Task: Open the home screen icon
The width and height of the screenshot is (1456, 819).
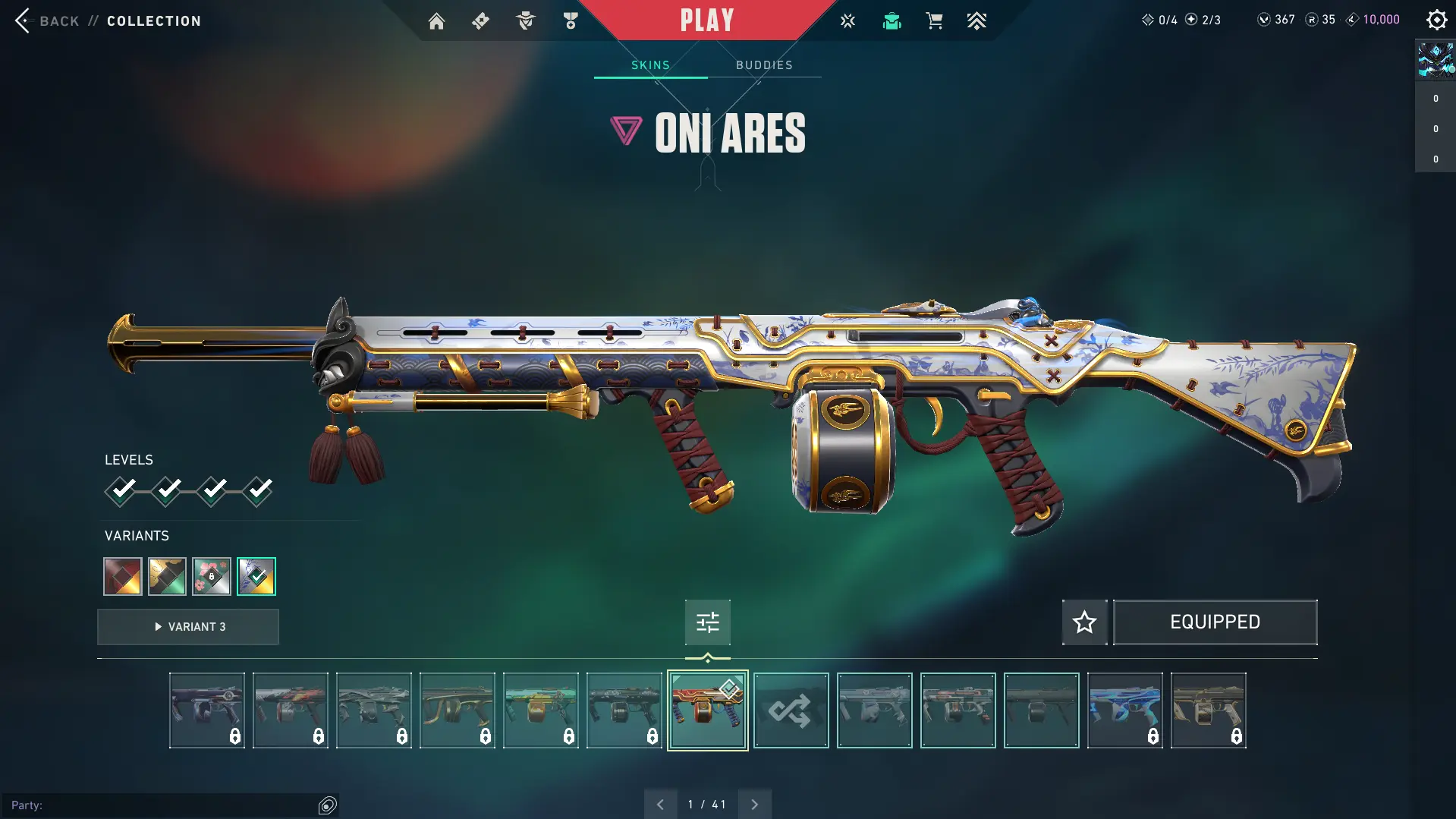Action: point(436,21)
